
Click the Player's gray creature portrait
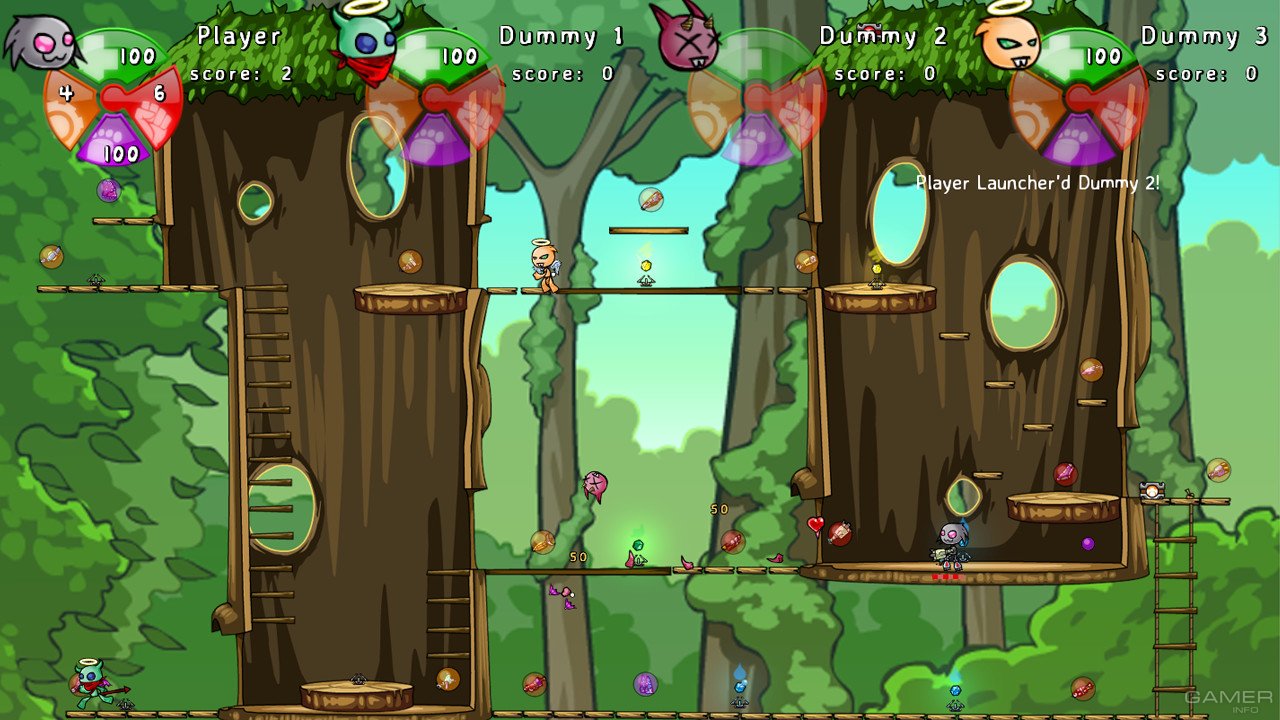point(40,40)
